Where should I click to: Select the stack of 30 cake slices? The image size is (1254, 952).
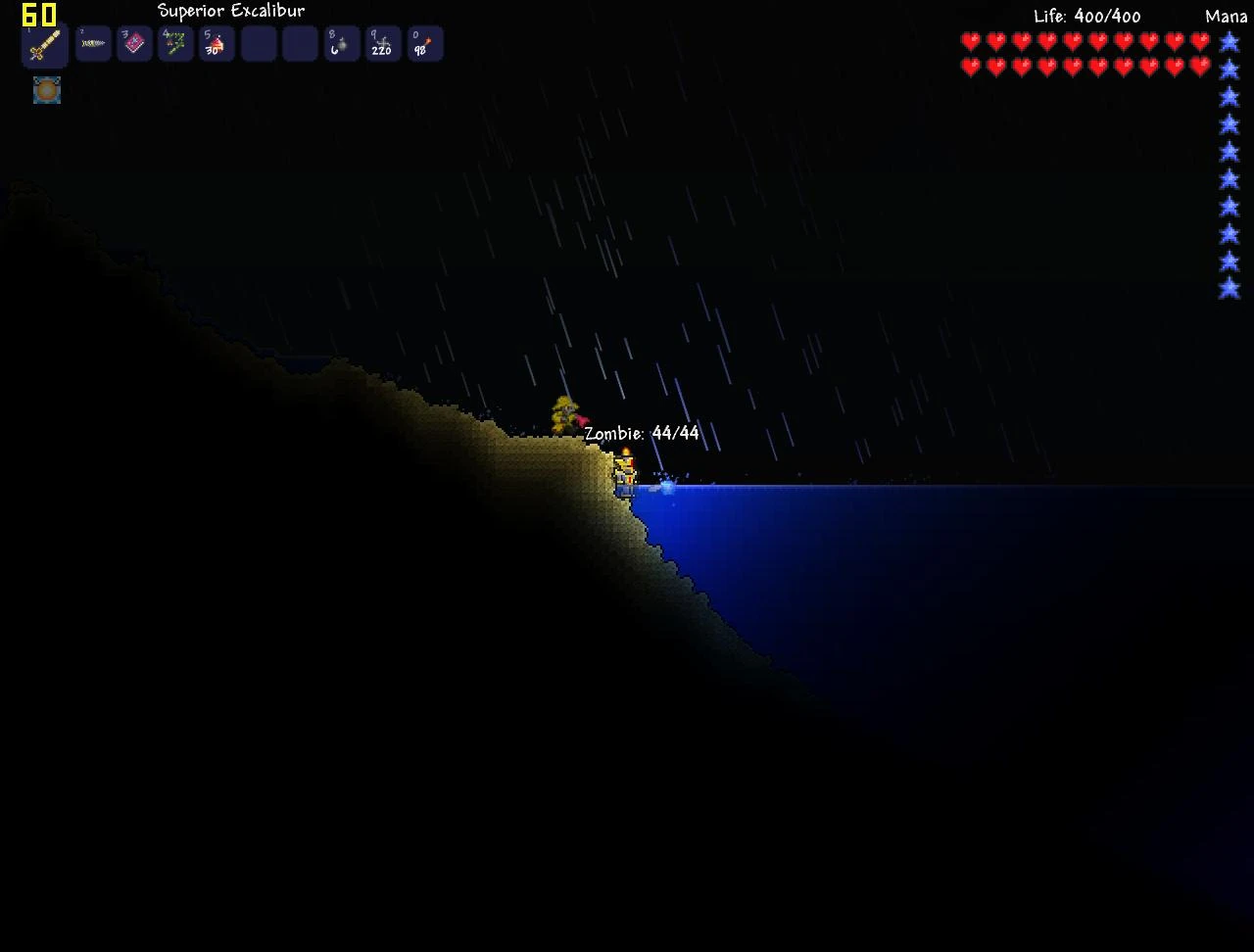click(217, 43)
